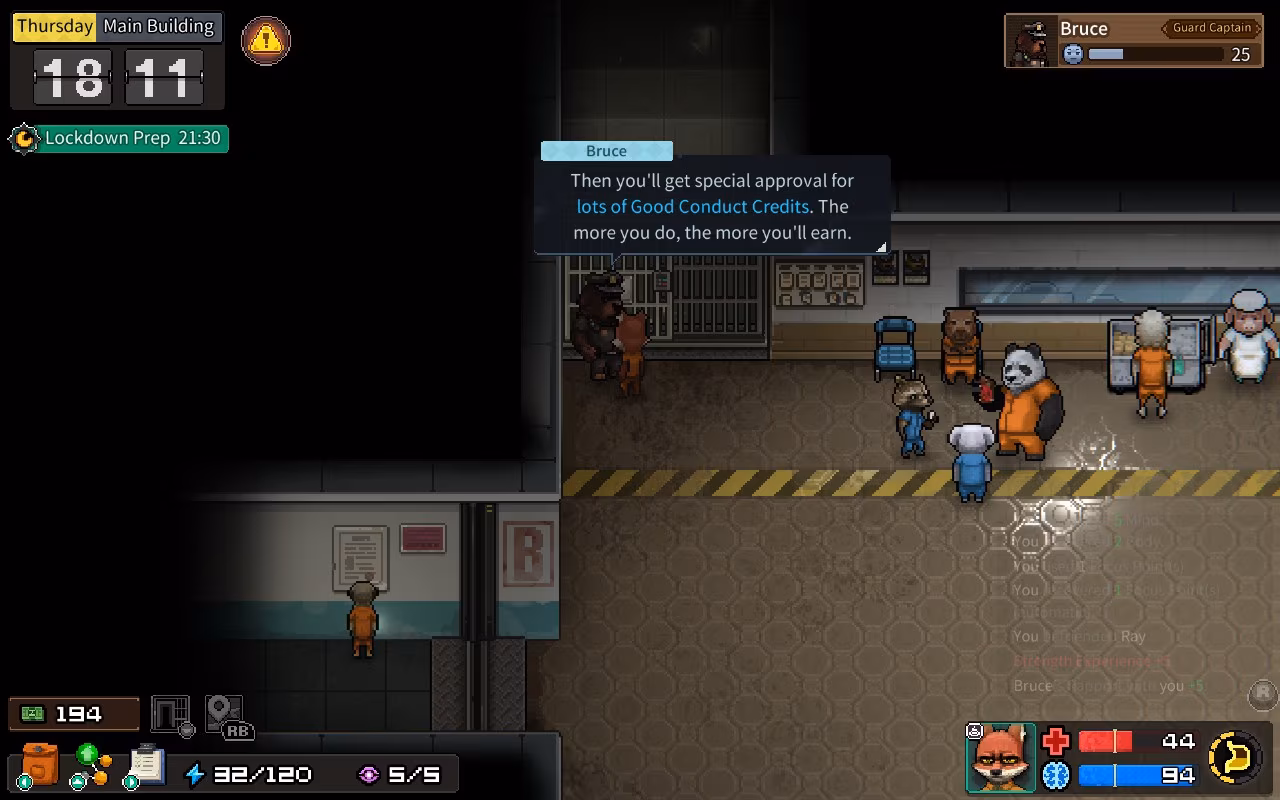Viewport: 1280px width, 800px height.
Task: Click the yellow warning alert icon
Action: click(x=266, y=40)
